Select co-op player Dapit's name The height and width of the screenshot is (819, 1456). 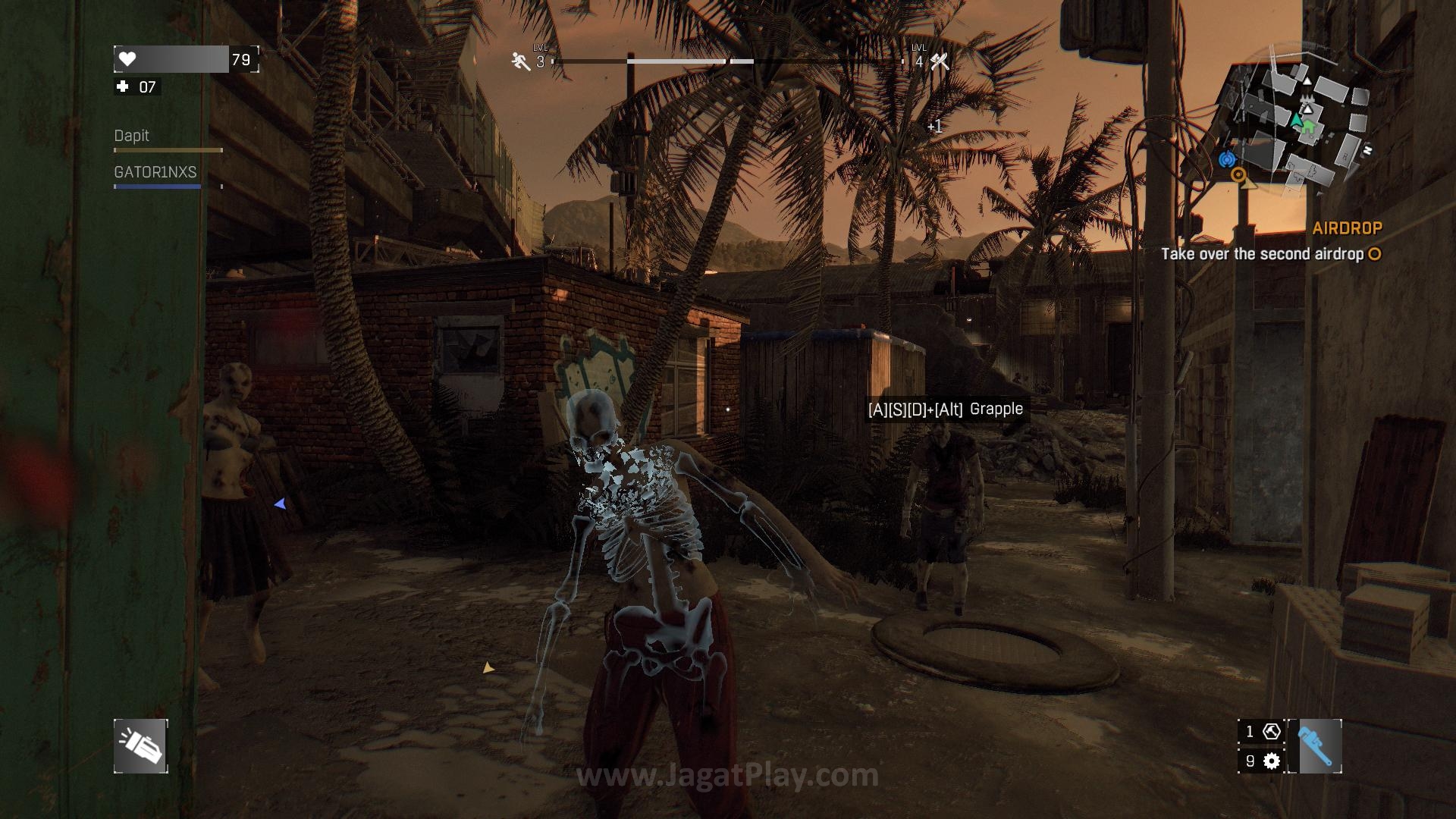(x=132, y=136)
